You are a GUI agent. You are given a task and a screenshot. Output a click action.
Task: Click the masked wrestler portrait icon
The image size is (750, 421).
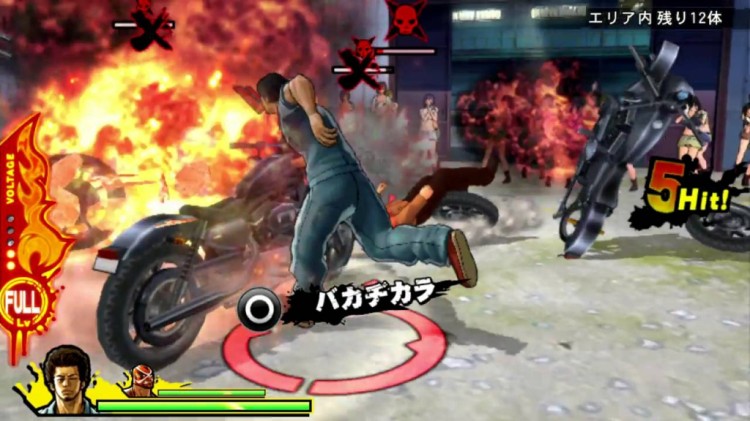click(x=140, y=381)
